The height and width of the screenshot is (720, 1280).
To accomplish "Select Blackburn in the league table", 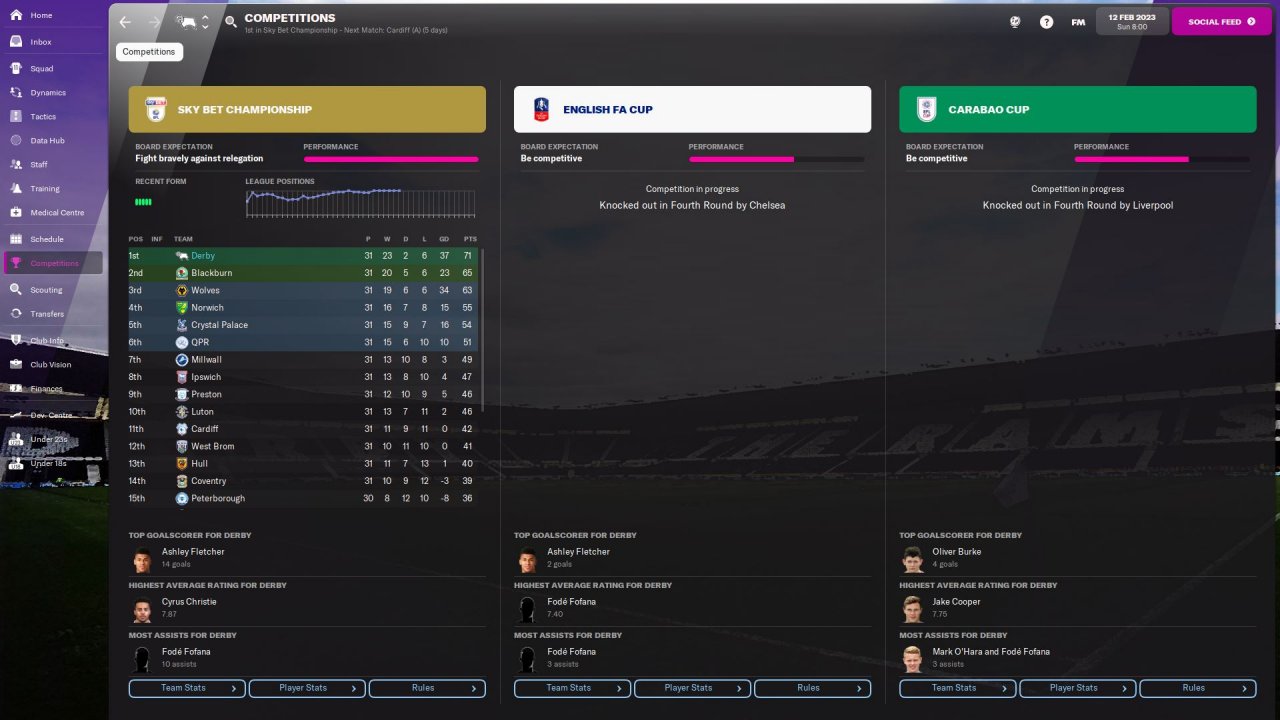I will pyautogui.click(x=211, y=273).
